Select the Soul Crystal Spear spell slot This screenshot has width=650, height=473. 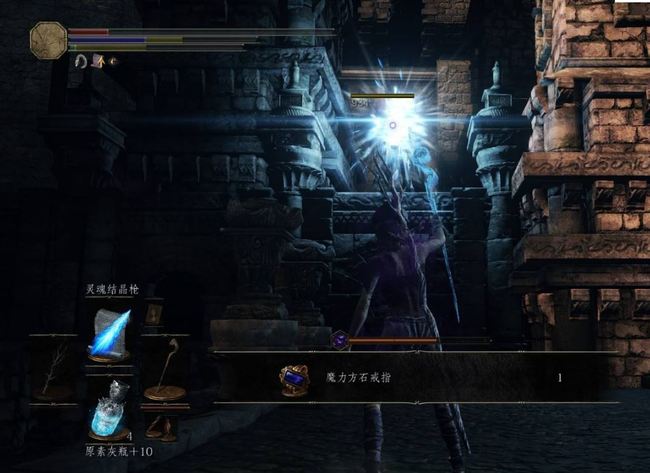pos(109,333)
